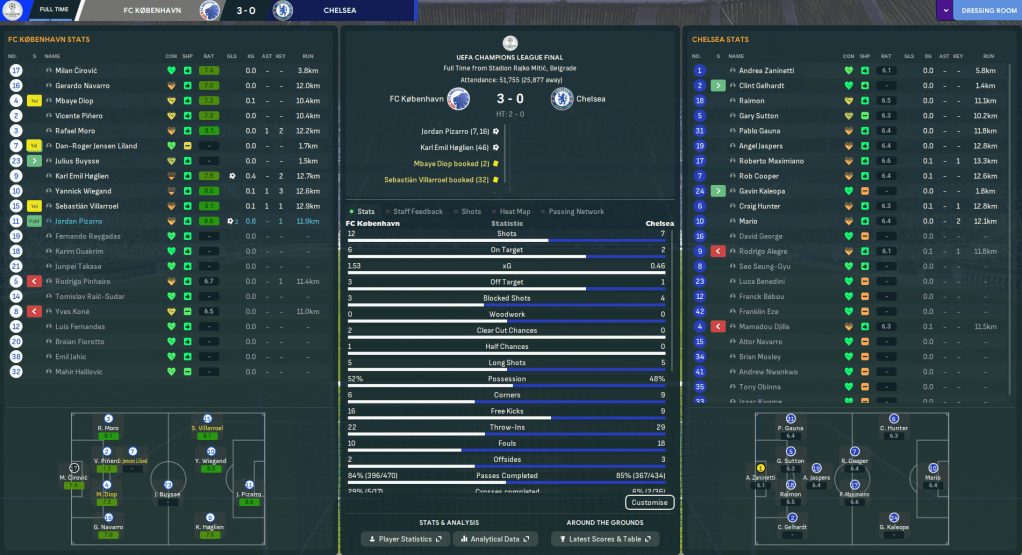
Task: Show Latest Scores & Table
Action: (x=604, y=539)
